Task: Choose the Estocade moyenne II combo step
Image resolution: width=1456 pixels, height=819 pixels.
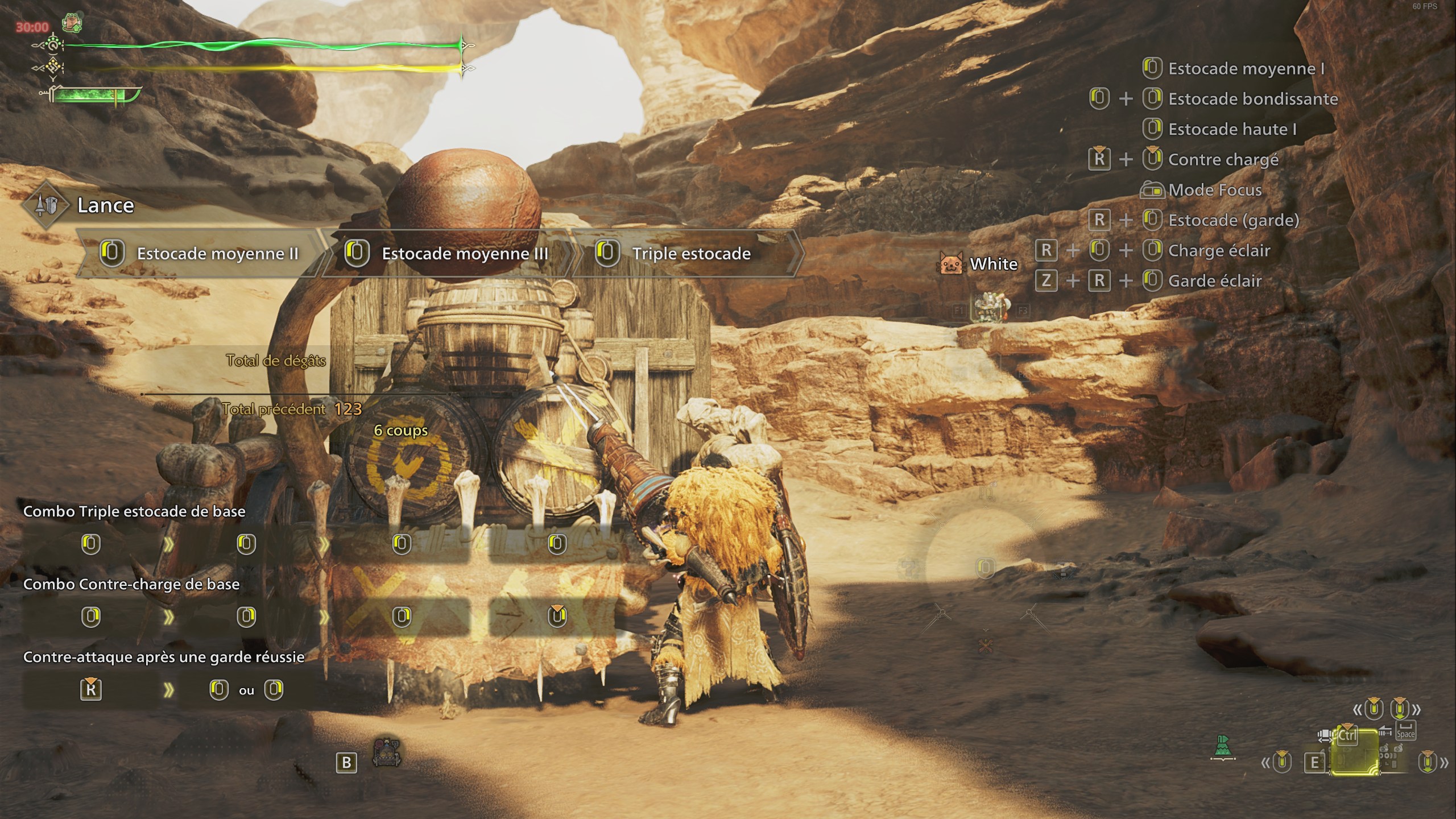Action: coord(217,254)
